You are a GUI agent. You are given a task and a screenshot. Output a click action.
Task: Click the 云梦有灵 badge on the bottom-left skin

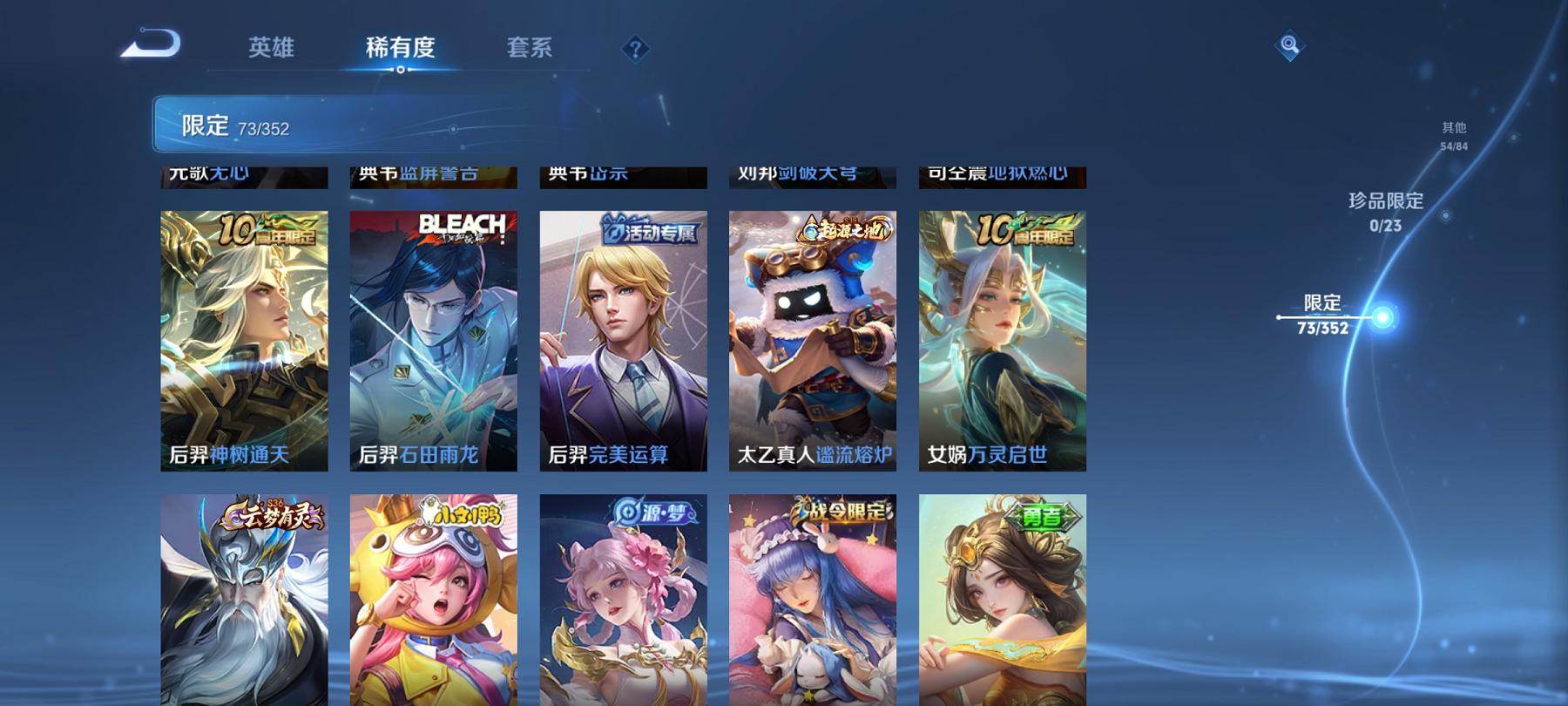point(277,515)
